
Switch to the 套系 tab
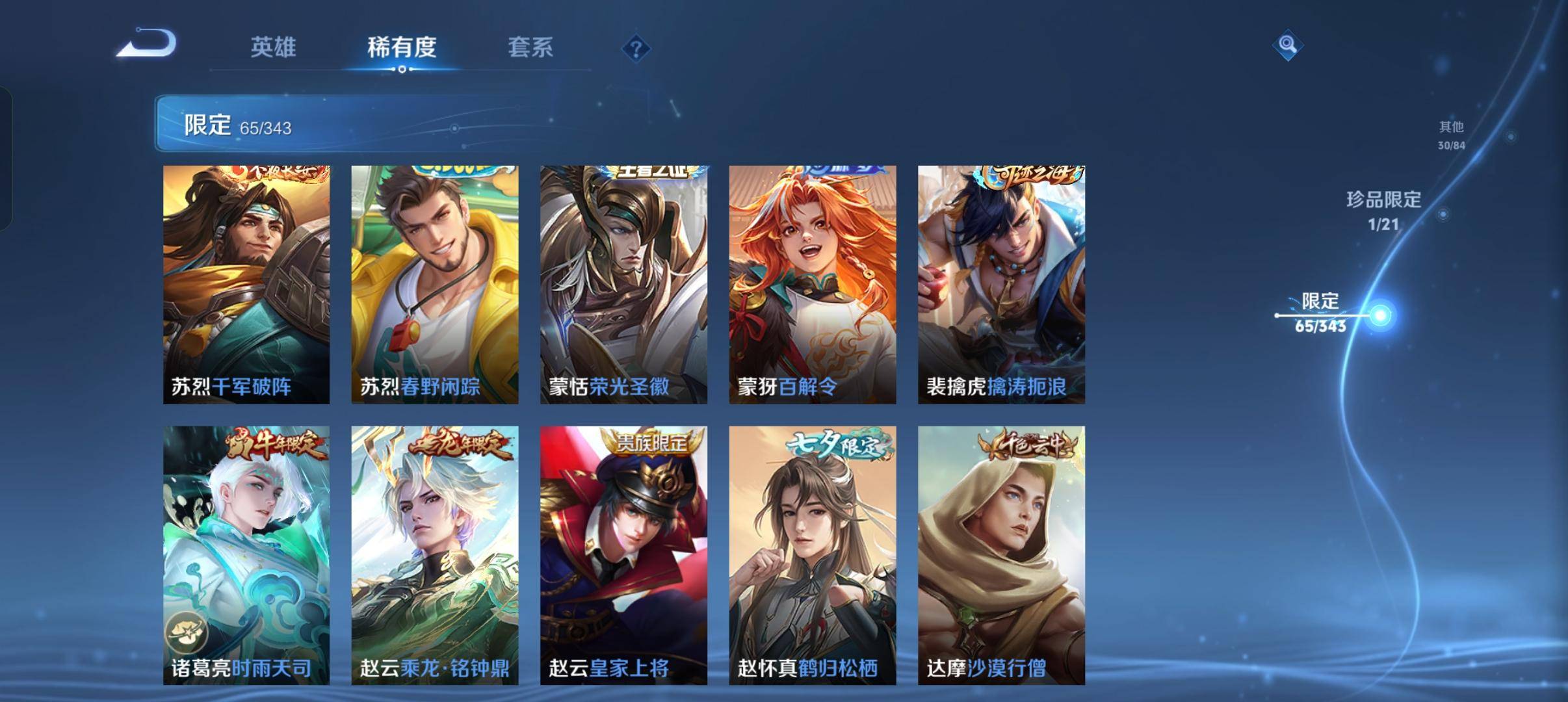pos(530,47)
